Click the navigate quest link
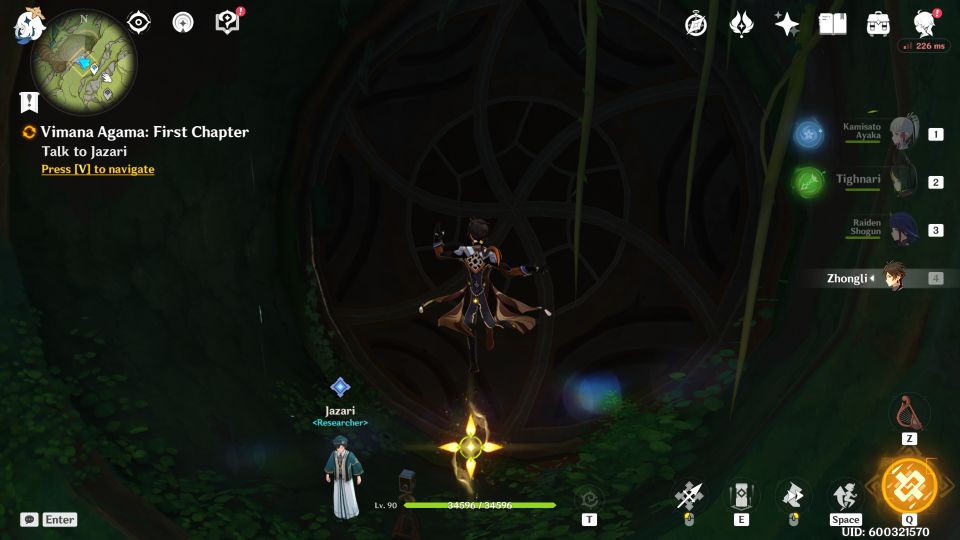The image size is (960, 540). [98, 170]
